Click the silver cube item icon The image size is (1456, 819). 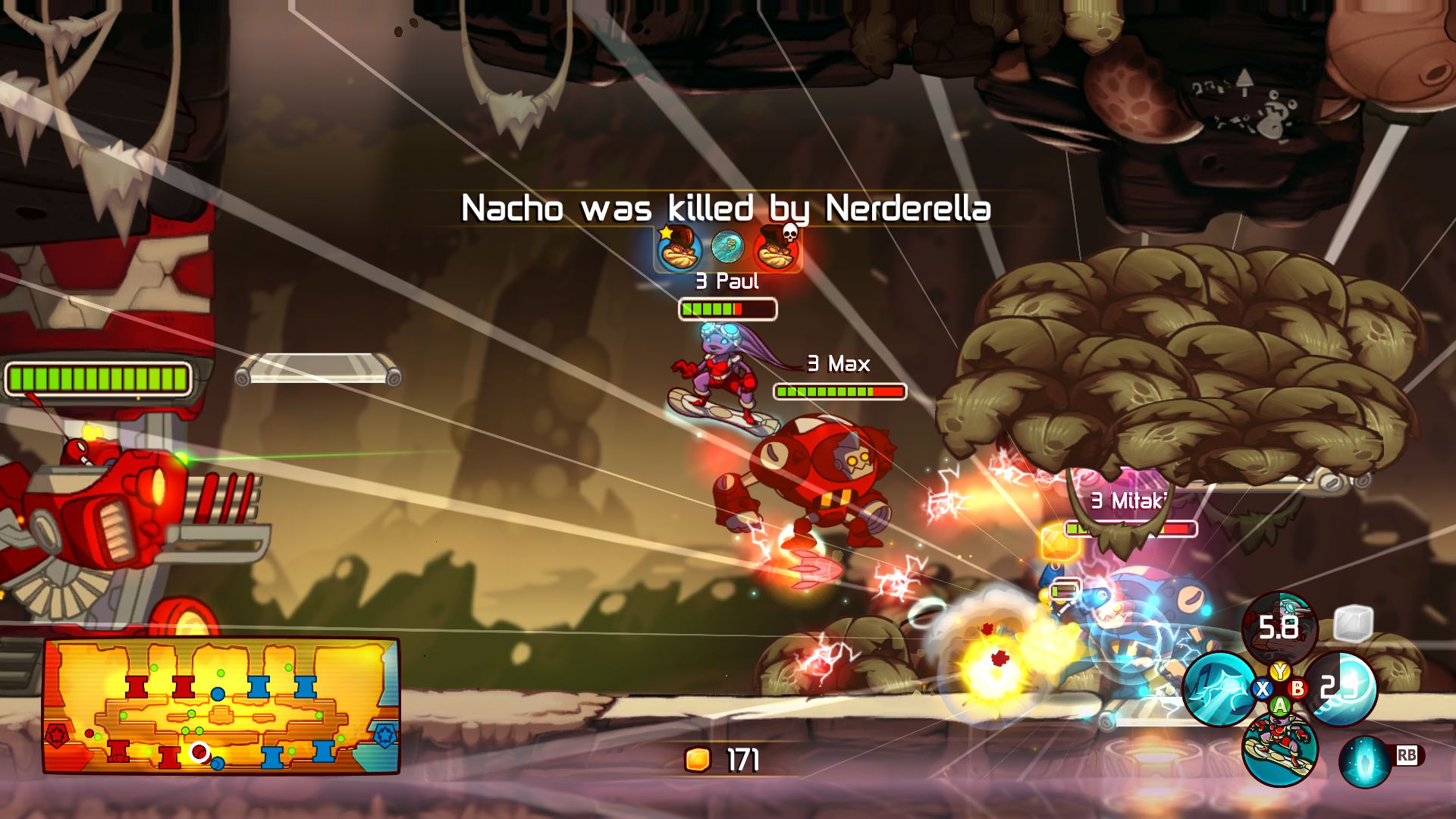(x=1353, y=623)
